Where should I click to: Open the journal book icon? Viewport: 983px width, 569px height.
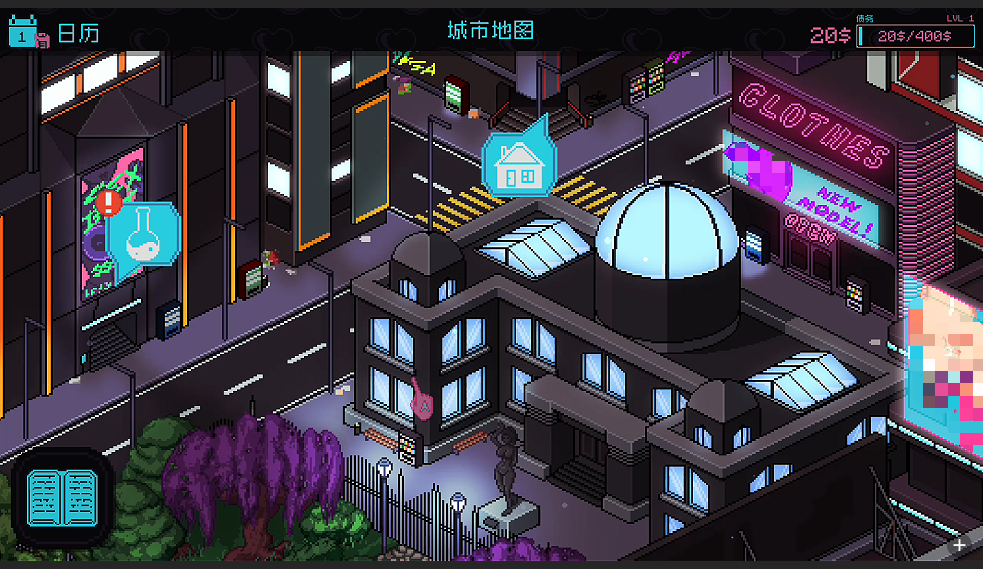(x=63, y=500)
